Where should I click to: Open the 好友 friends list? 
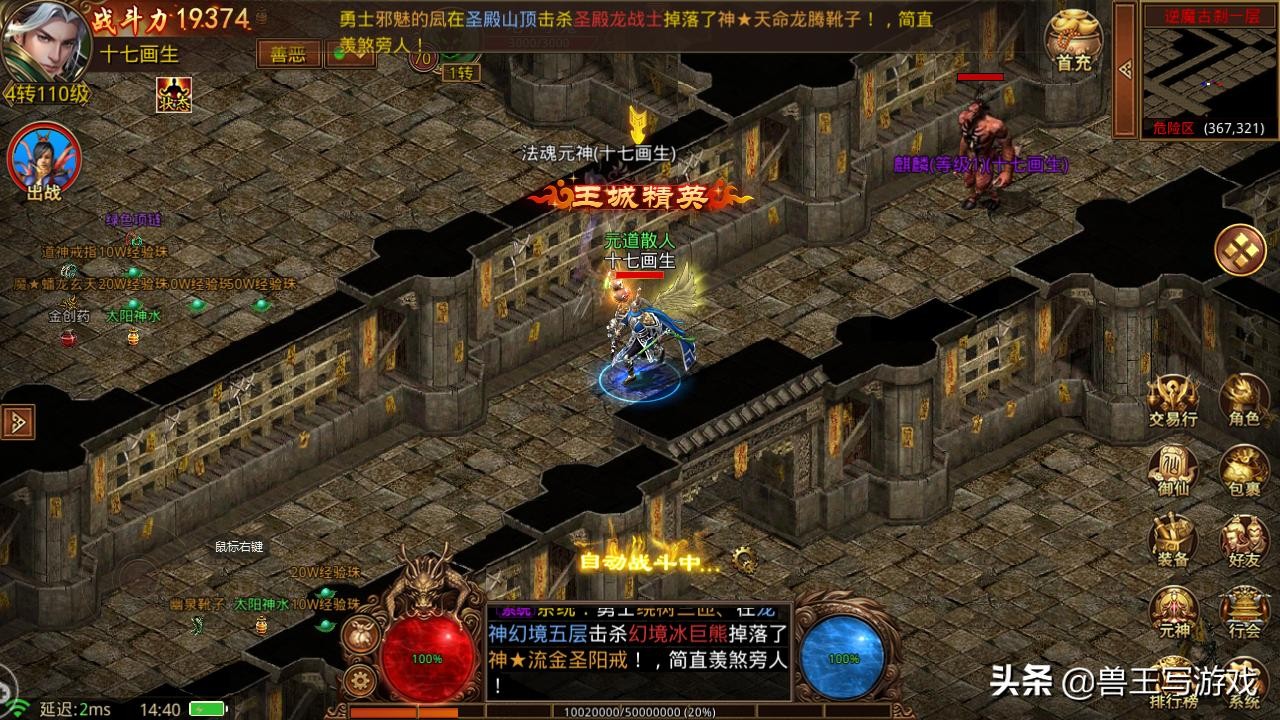coord(1244,542)
